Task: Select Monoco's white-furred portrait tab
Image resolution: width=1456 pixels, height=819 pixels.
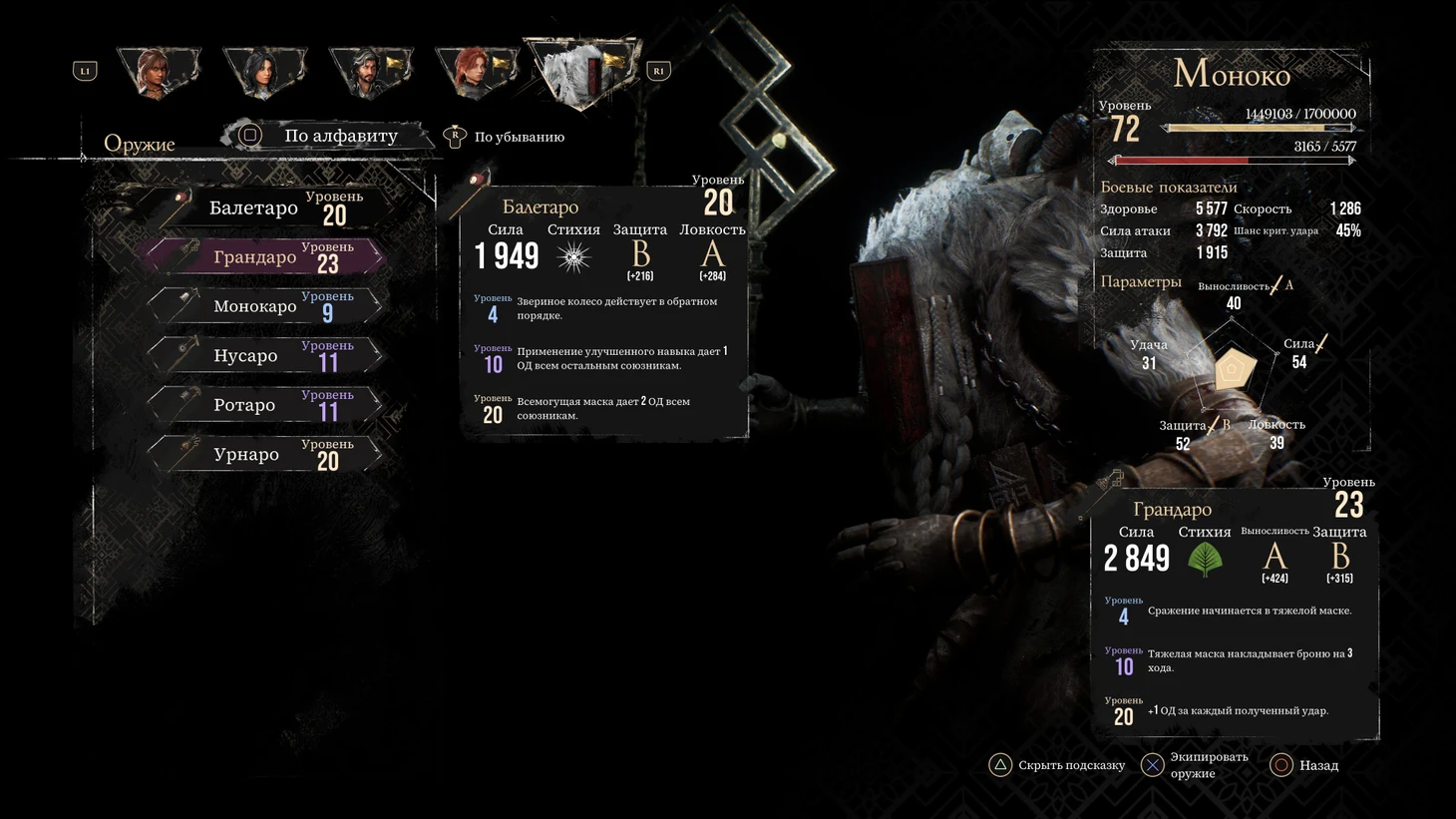Action: pos(582,72)
